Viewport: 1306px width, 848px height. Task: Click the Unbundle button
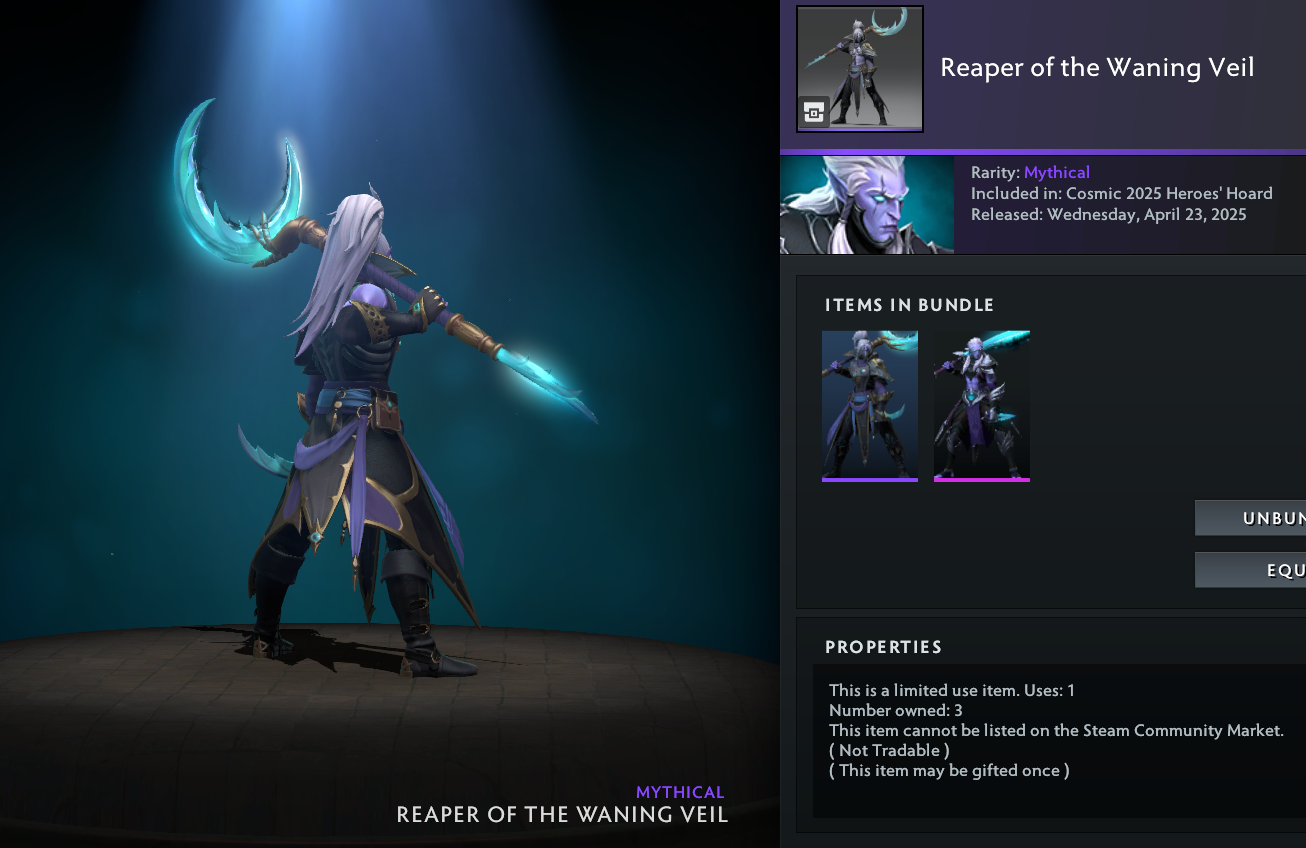[x=1252, y=518]
